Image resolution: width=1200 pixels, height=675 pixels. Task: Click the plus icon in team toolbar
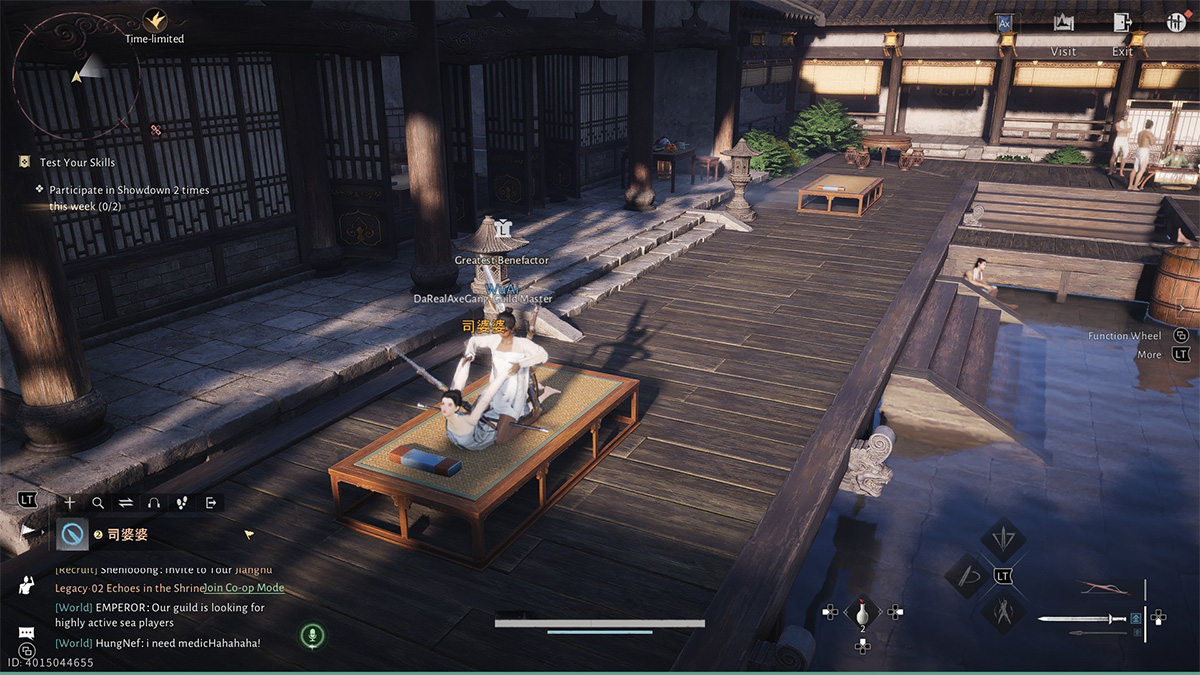[x=69, y=502]
